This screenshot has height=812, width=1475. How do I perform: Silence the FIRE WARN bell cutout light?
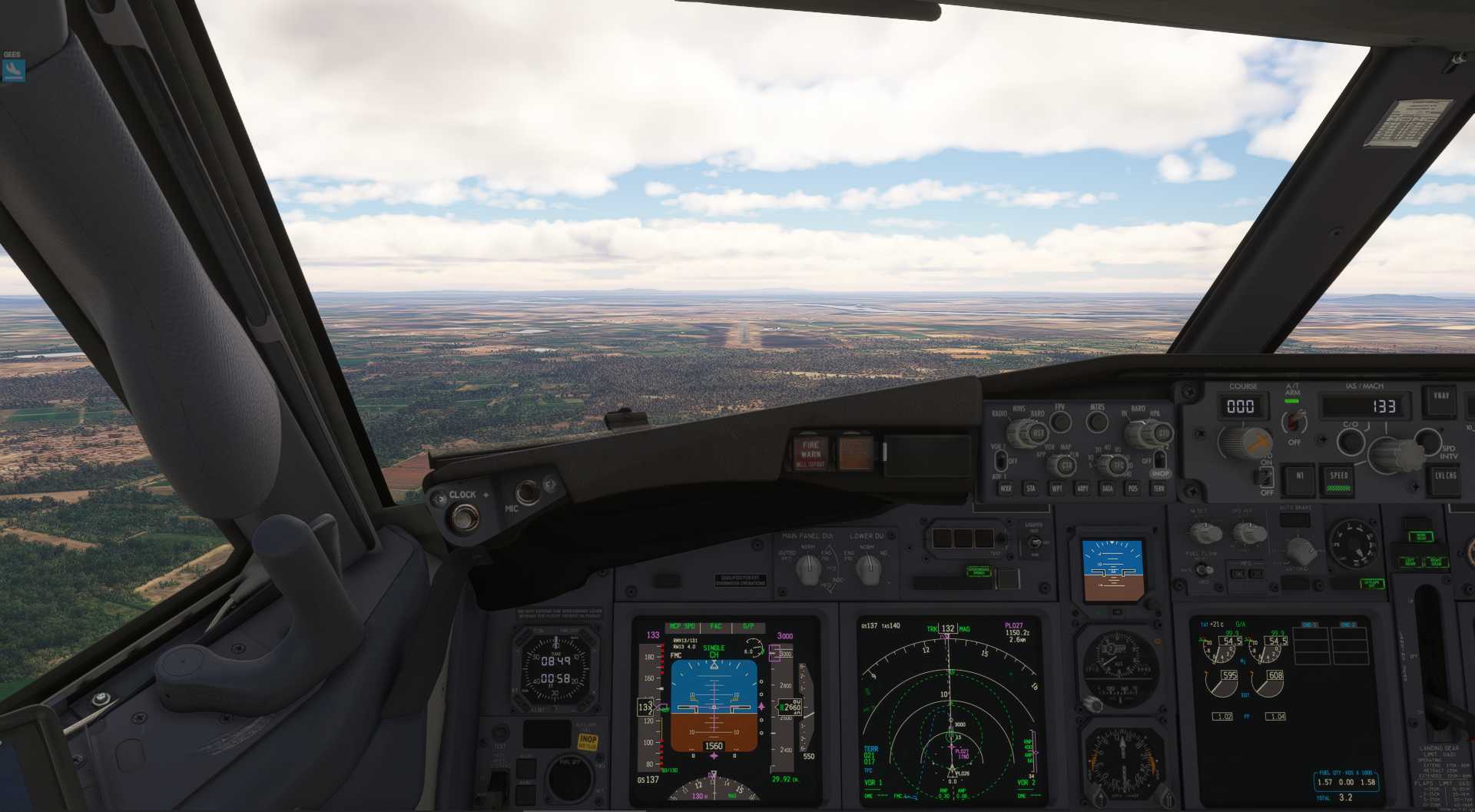tap(810, 452)
